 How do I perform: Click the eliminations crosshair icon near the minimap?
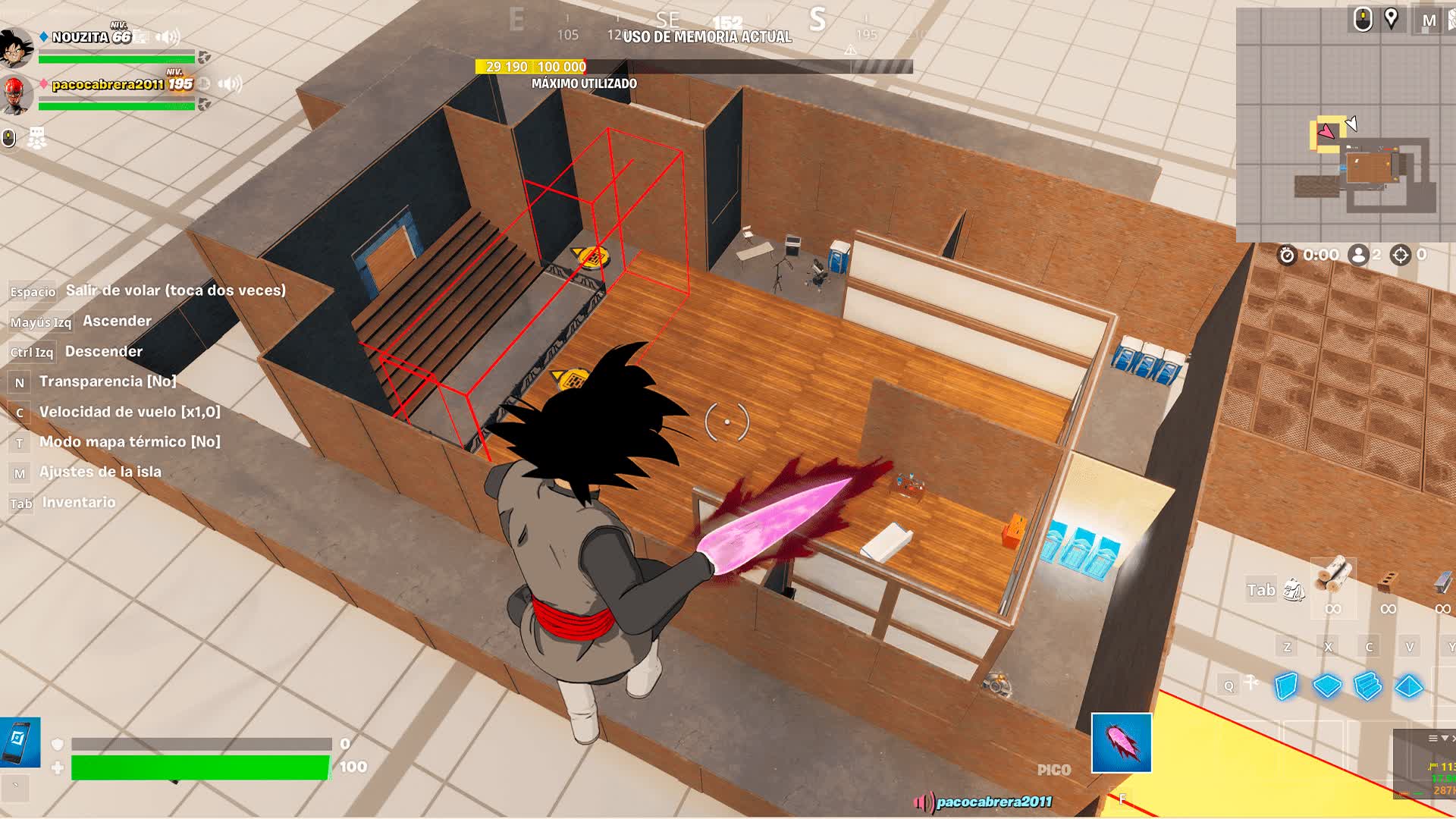[x=1400, y=255]
